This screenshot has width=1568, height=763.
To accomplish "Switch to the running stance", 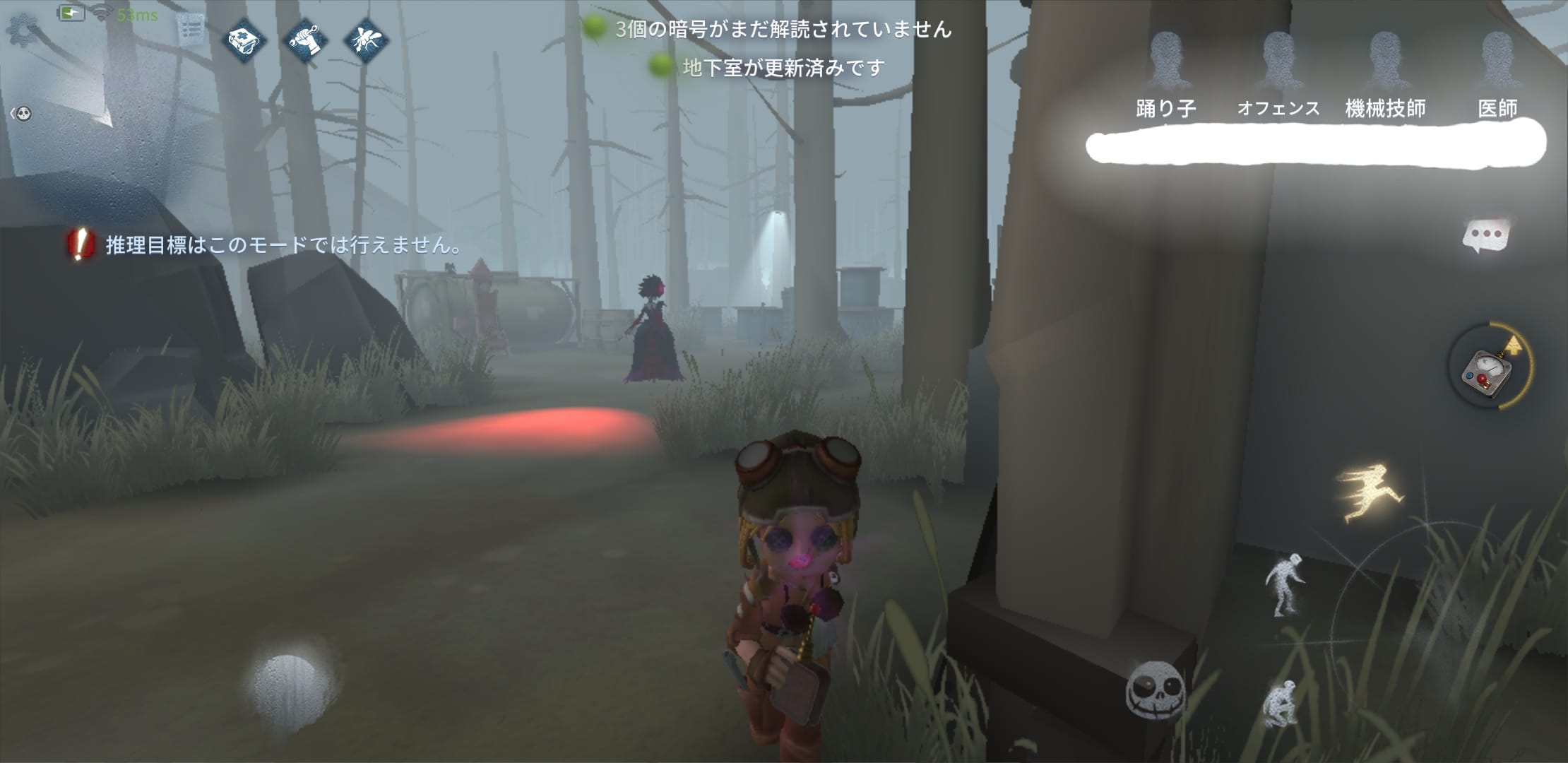I will tap(1369, 492).
